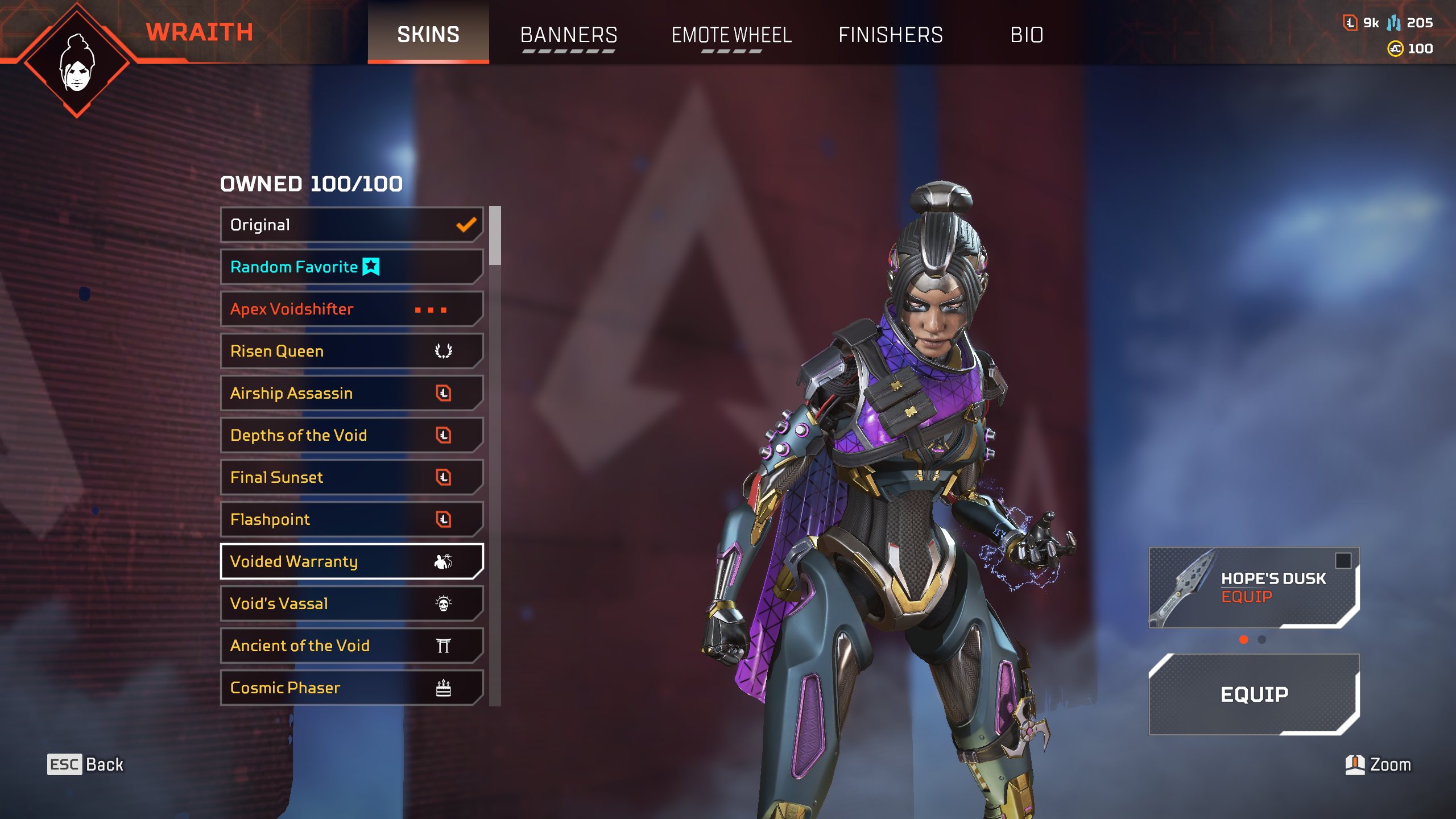Select the Void's Vassal skin

[351, 604]
